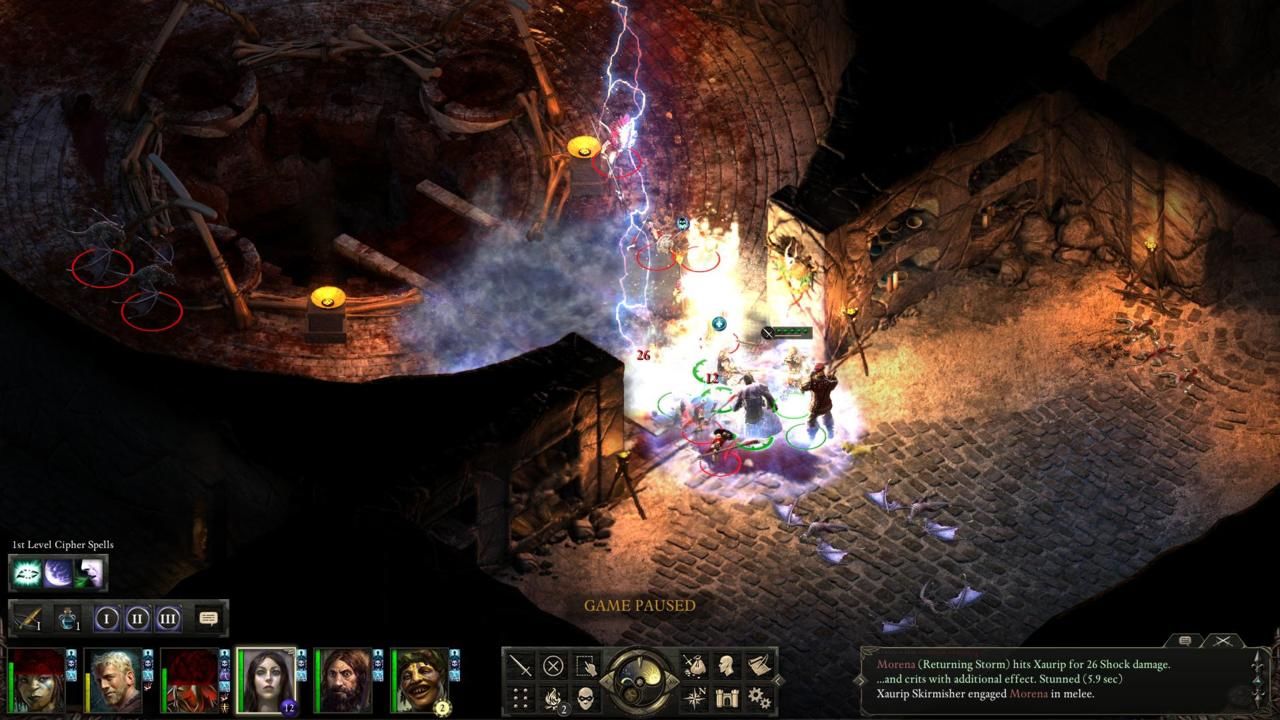The width and height of the screenshot is (1280, 720).
Task: Open the area map compass icon
Action: click(x=693, y=697)
